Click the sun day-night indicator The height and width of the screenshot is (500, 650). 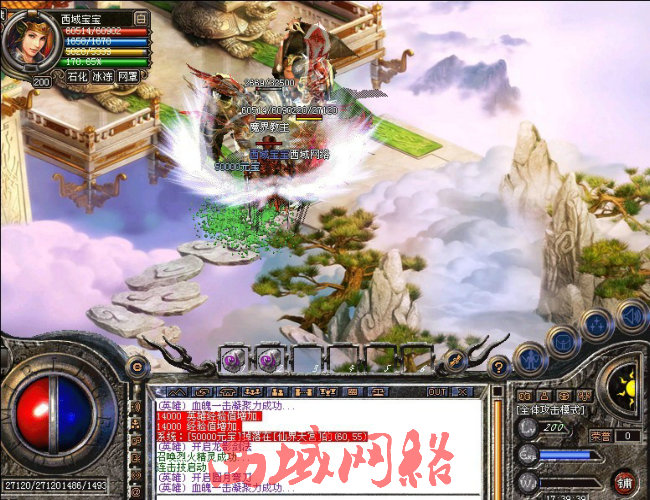click(626, 385)
